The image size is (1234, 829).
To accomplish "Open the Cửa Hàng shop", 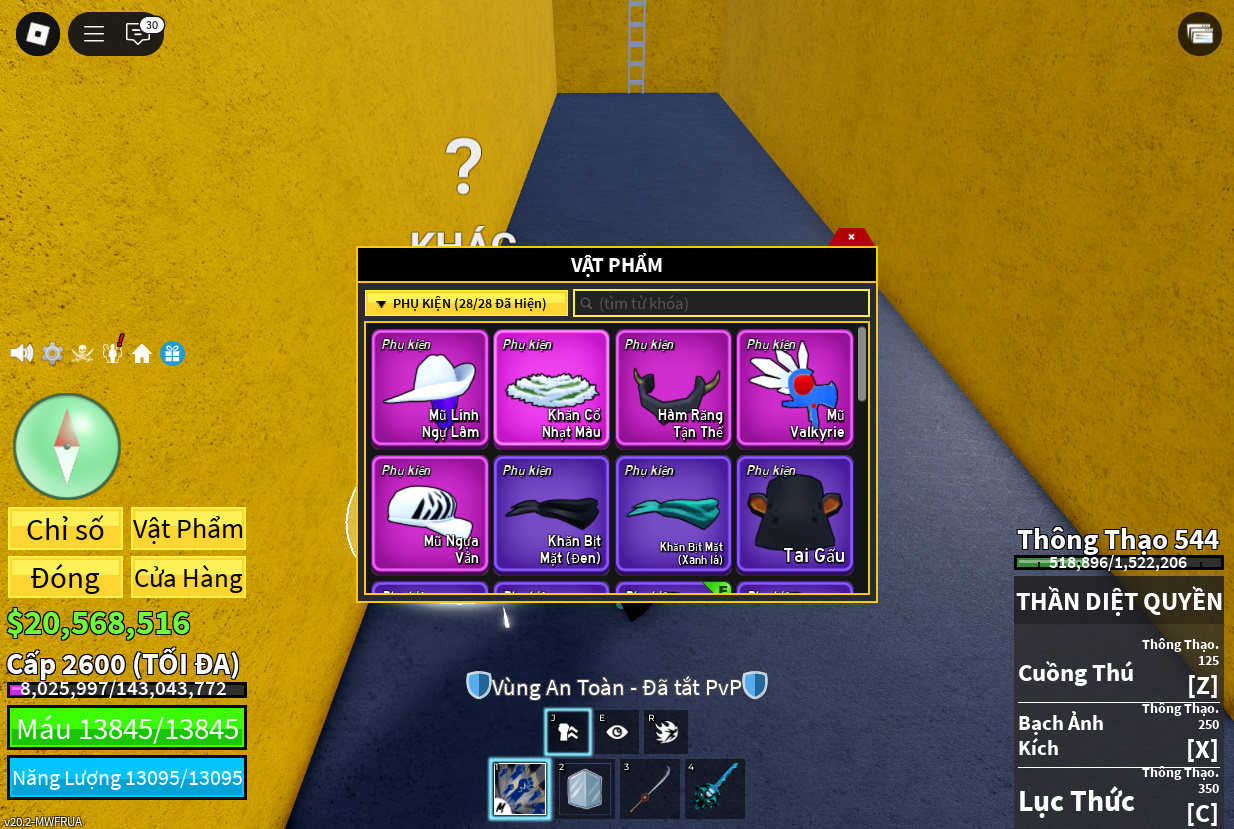I will [188, 578].
